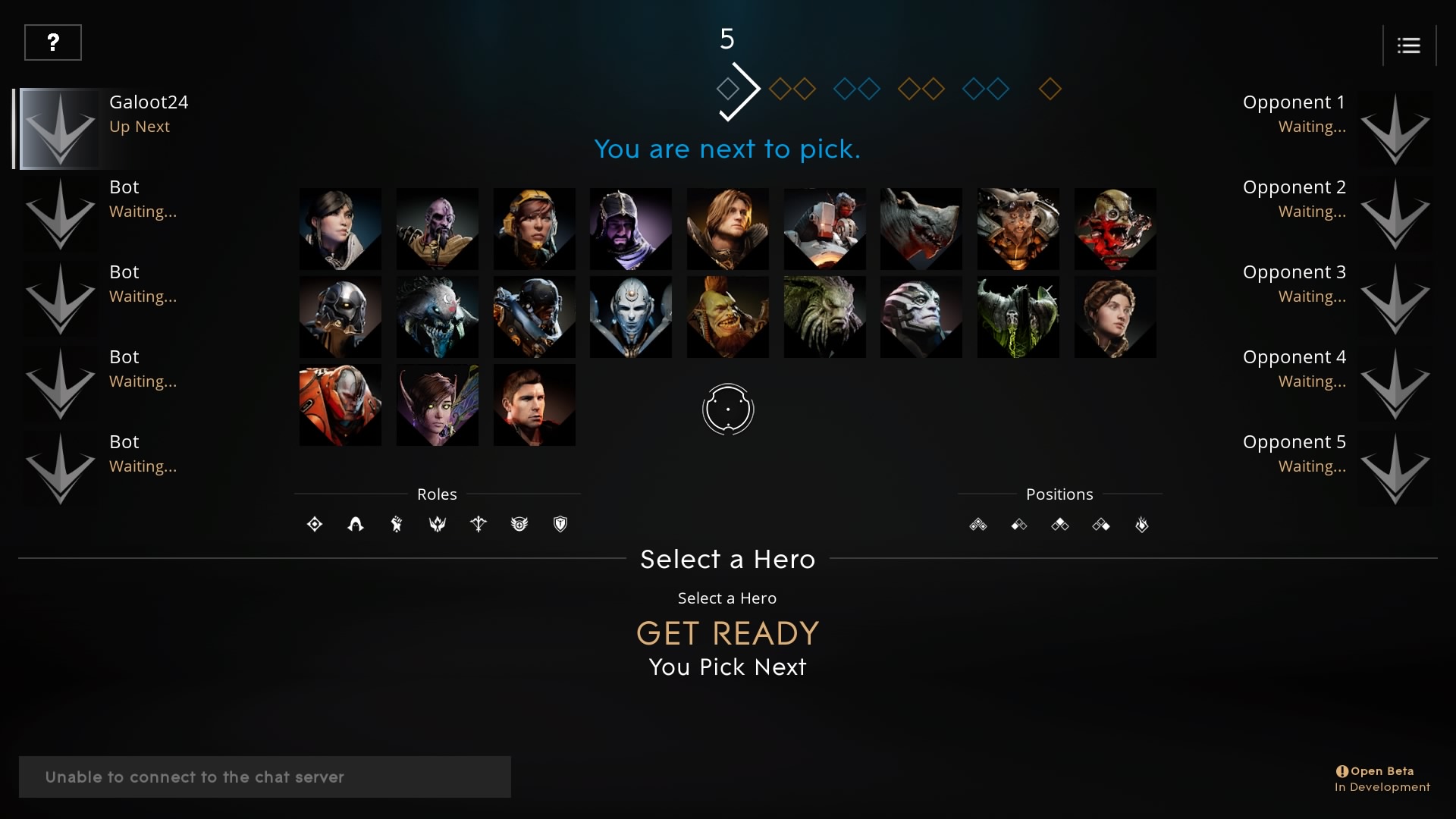
Task: Select the yellow-helmeted woman hero portrait
Action: [x=534, y=229]
